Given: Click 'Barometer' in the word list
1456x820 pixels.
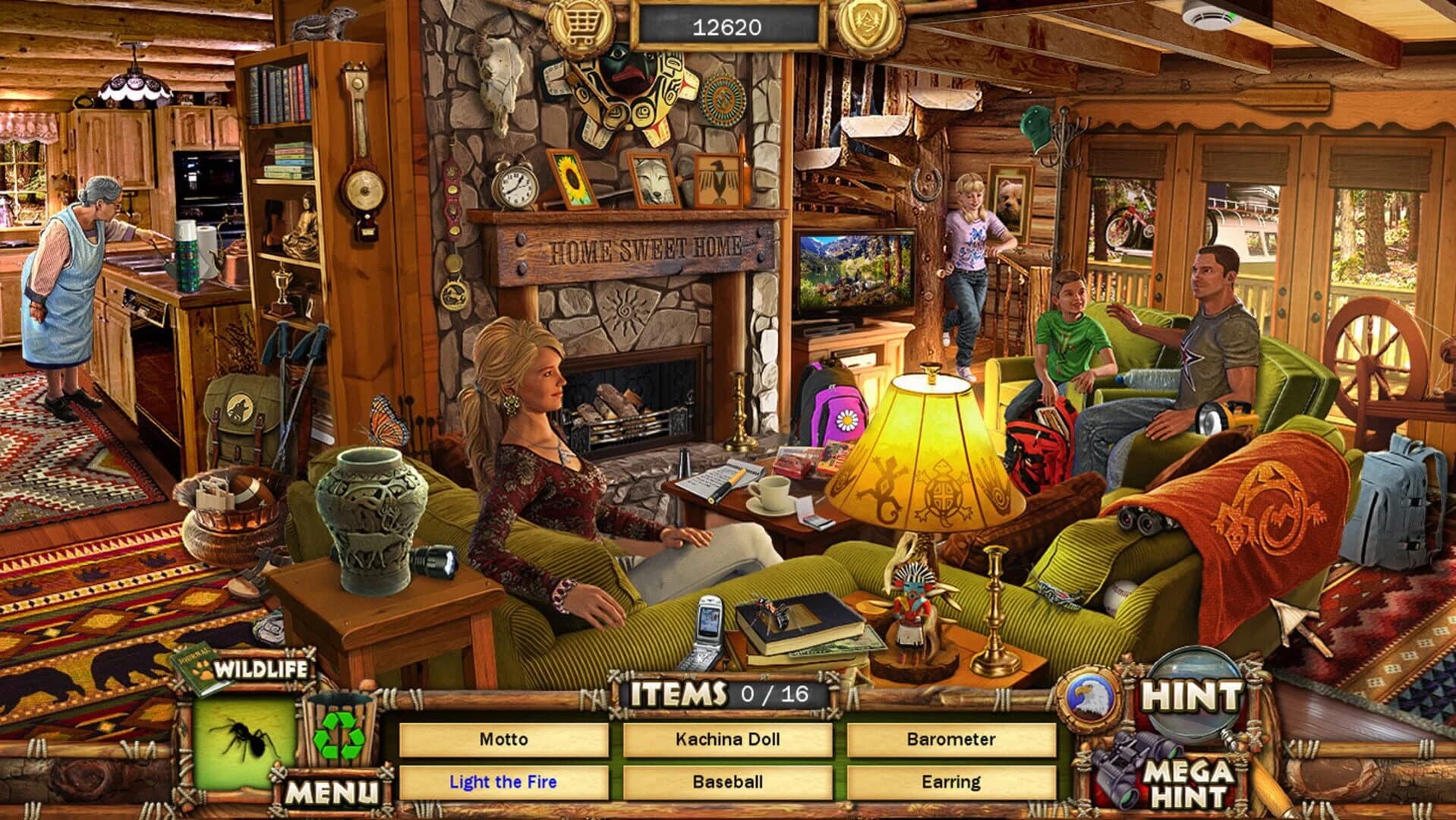Looking at the screenshot, I should tap(951, 739).
